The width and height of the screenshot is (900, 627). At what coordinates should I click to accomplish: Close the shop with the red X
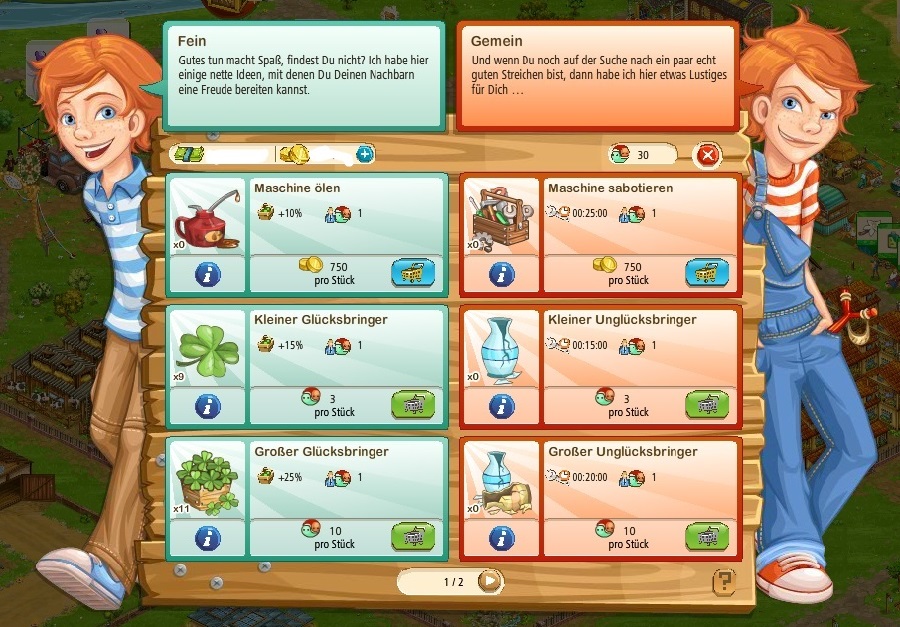pos(707,155)
